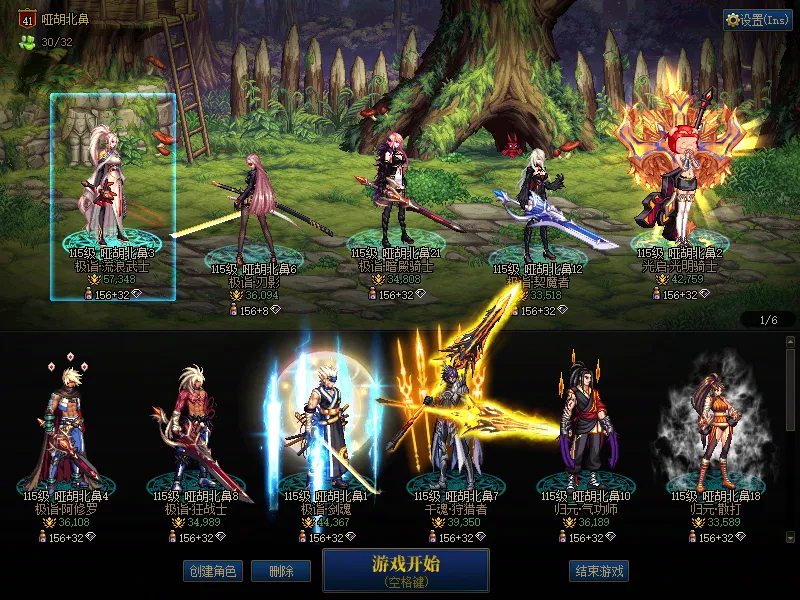The image size is (800, 600).
Task: Open the 设置 settings menu
Action: pyautogui.click(x=757, y=20)
